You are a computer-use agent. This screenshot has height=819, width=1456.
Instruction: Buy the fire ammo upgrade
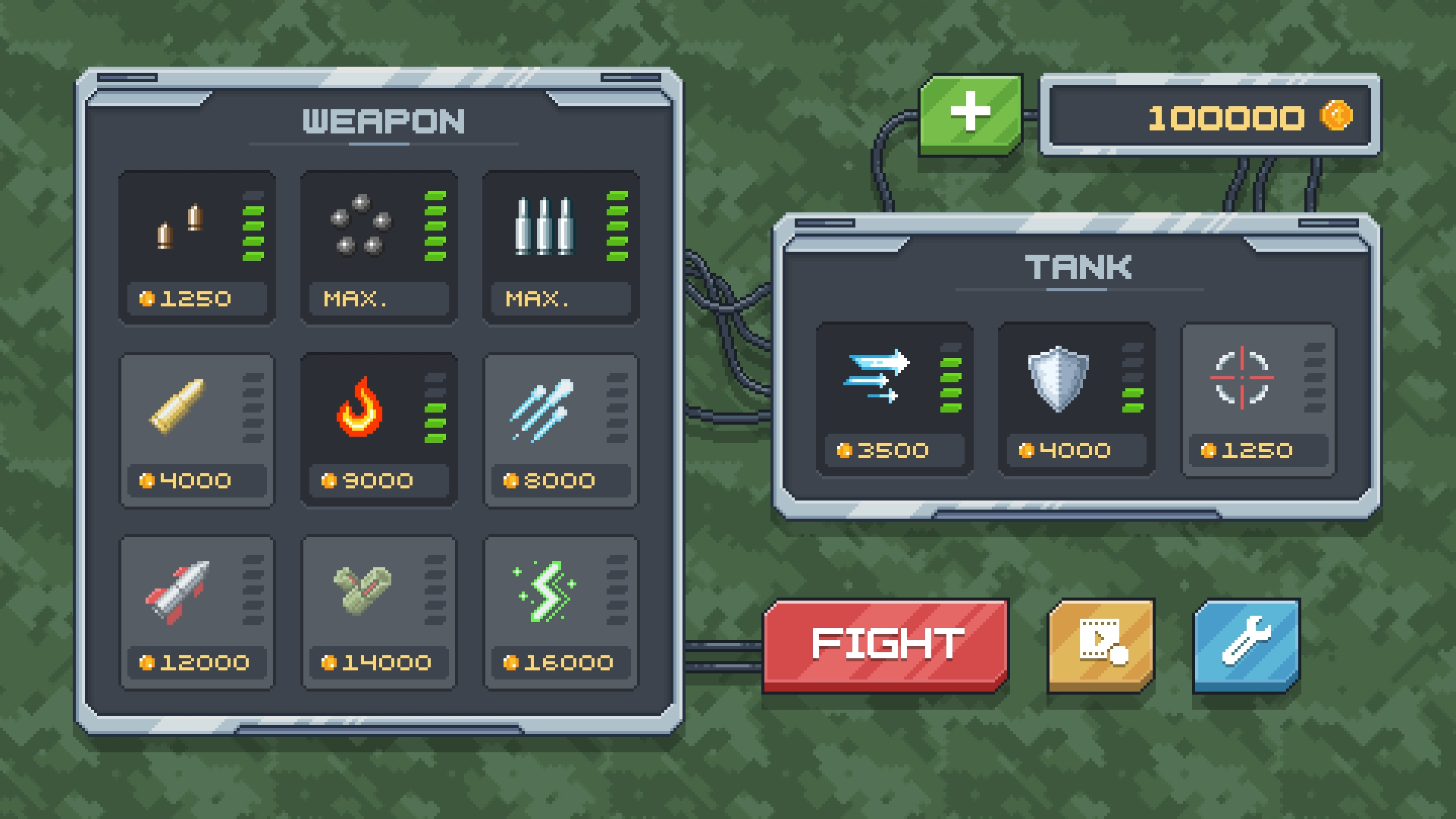pyautogui.click(x=379, y=428)
